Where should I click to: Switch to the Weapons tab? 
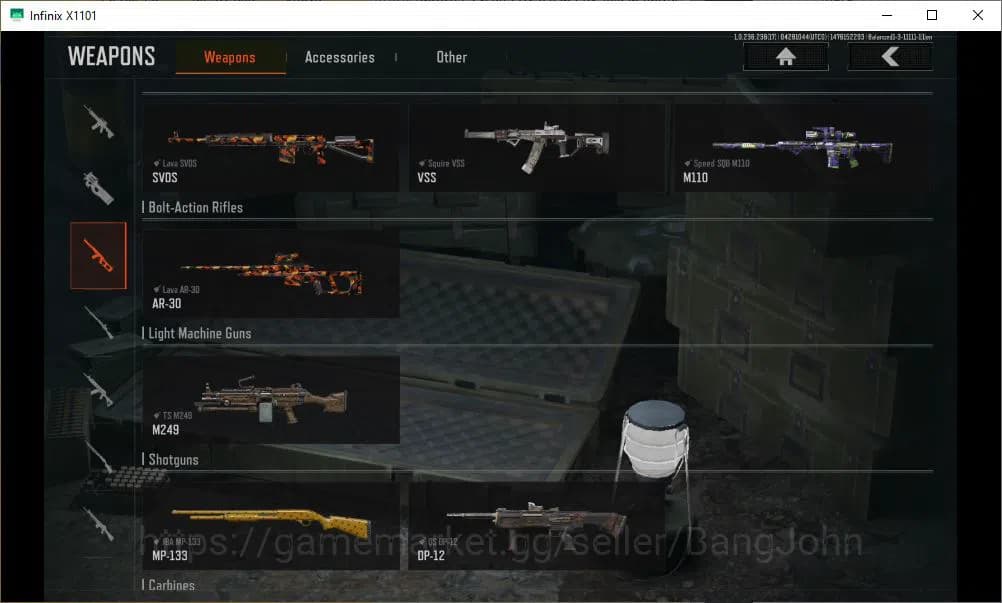[x=230, y=57]
